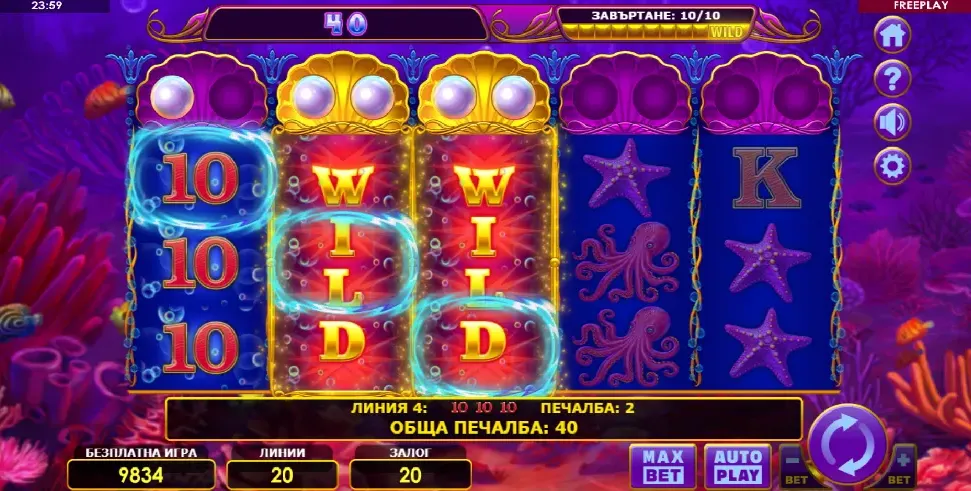Click the MAX BET button
Screen dimensions: 971x491
[x=662, y=467]
